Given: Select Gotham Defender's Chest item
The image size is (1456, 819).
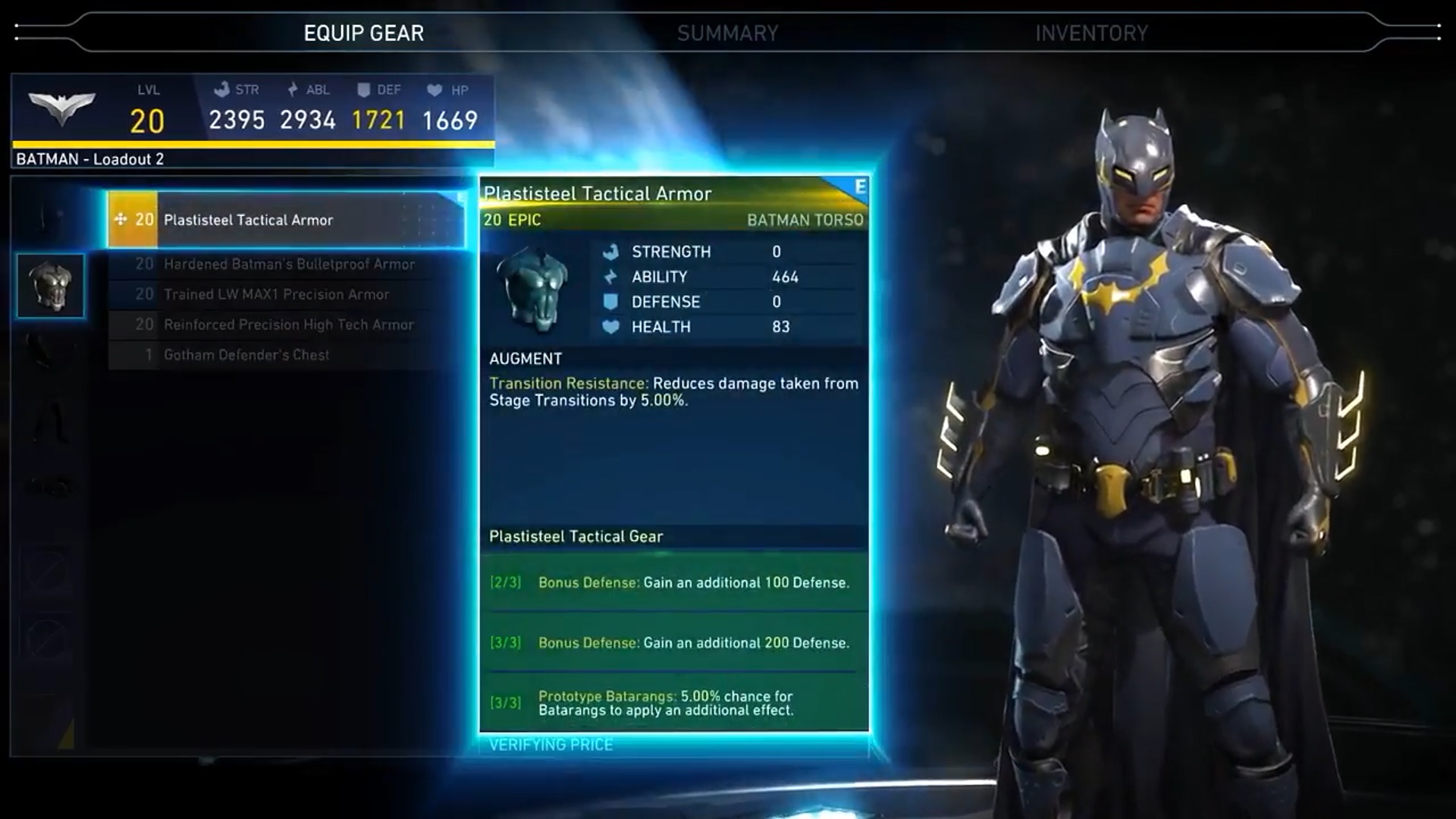Looking at the screenshot, I should [x=246, y=355].
